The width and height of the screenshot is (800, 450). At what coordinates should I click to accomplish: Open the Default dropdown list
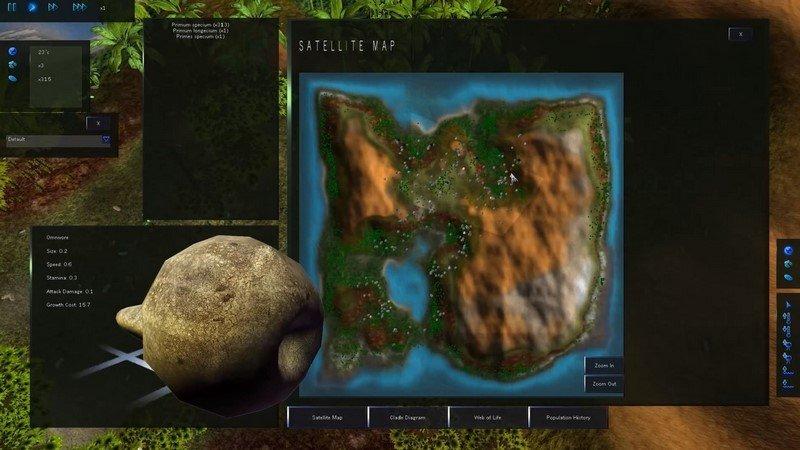coord(105,141)
